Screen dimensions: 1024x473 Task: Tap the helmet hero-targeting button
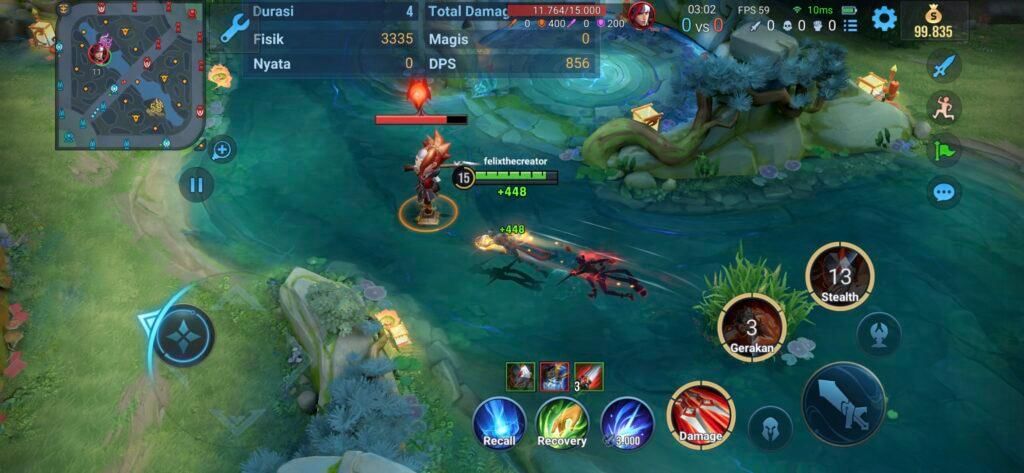(x=770, y=428)
